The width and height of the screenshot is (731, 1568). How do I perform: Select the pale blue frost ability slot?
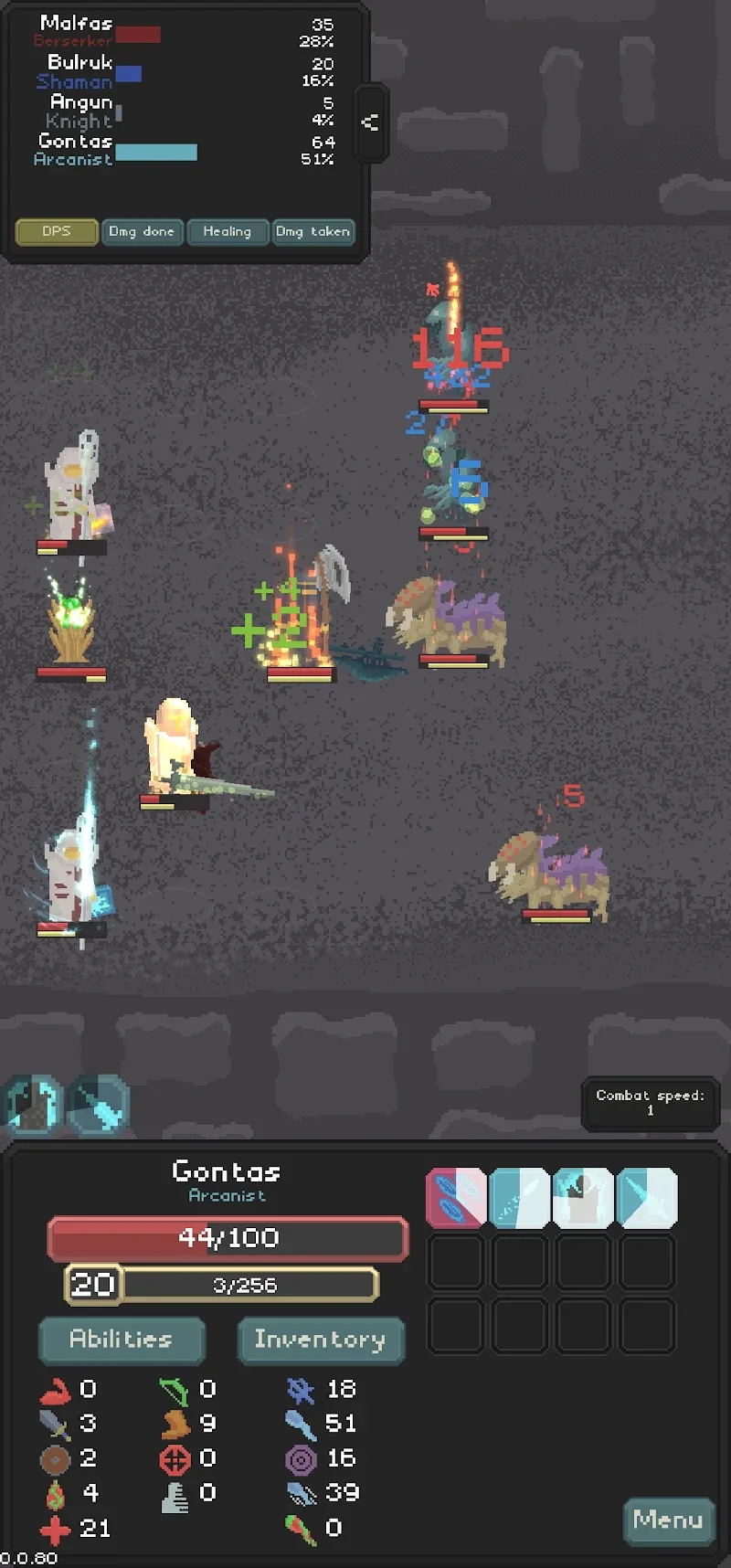click(519, 1198)
